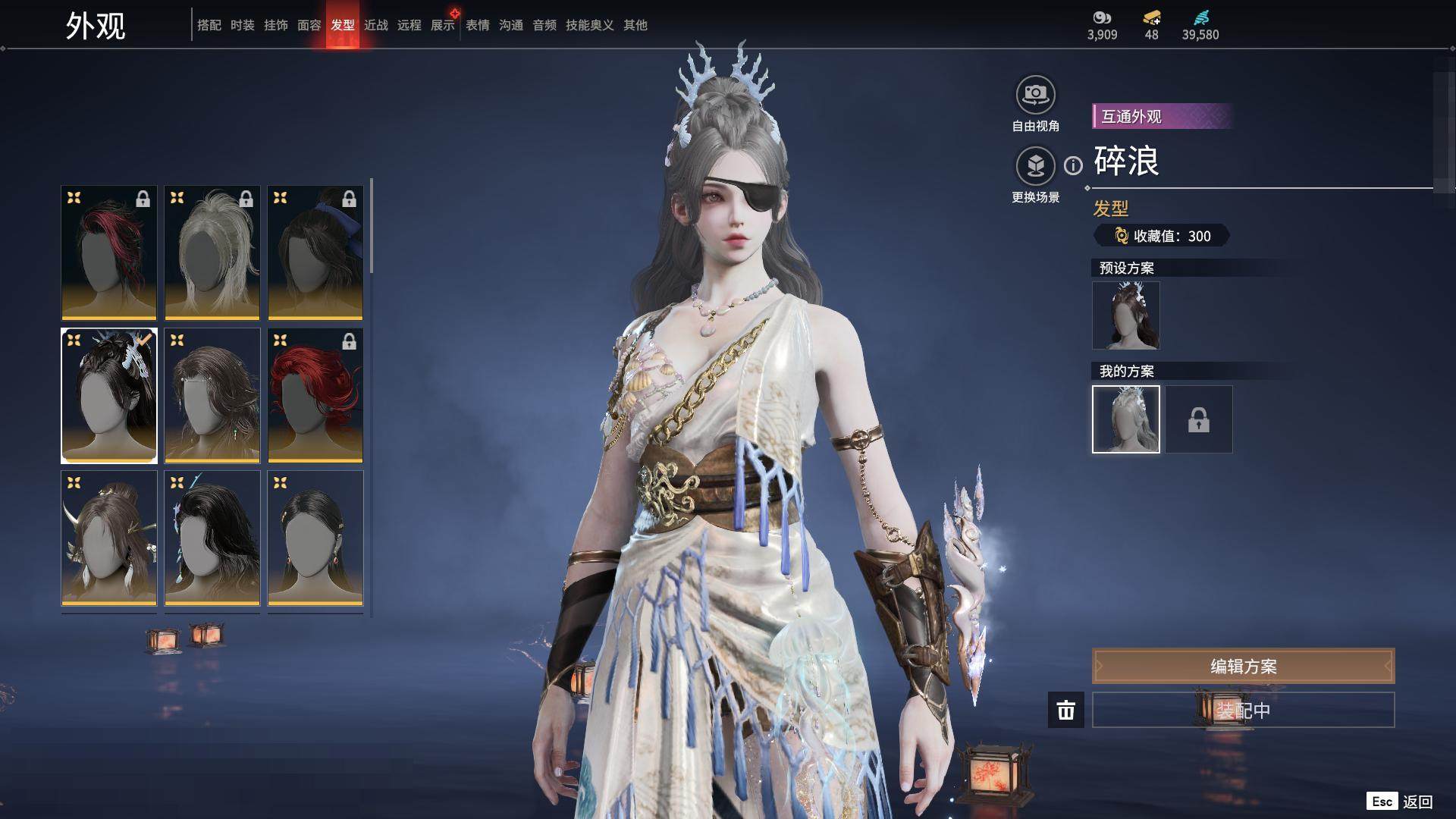Select the 预设方案 hairstyle thumbnail

[1125, 315]
